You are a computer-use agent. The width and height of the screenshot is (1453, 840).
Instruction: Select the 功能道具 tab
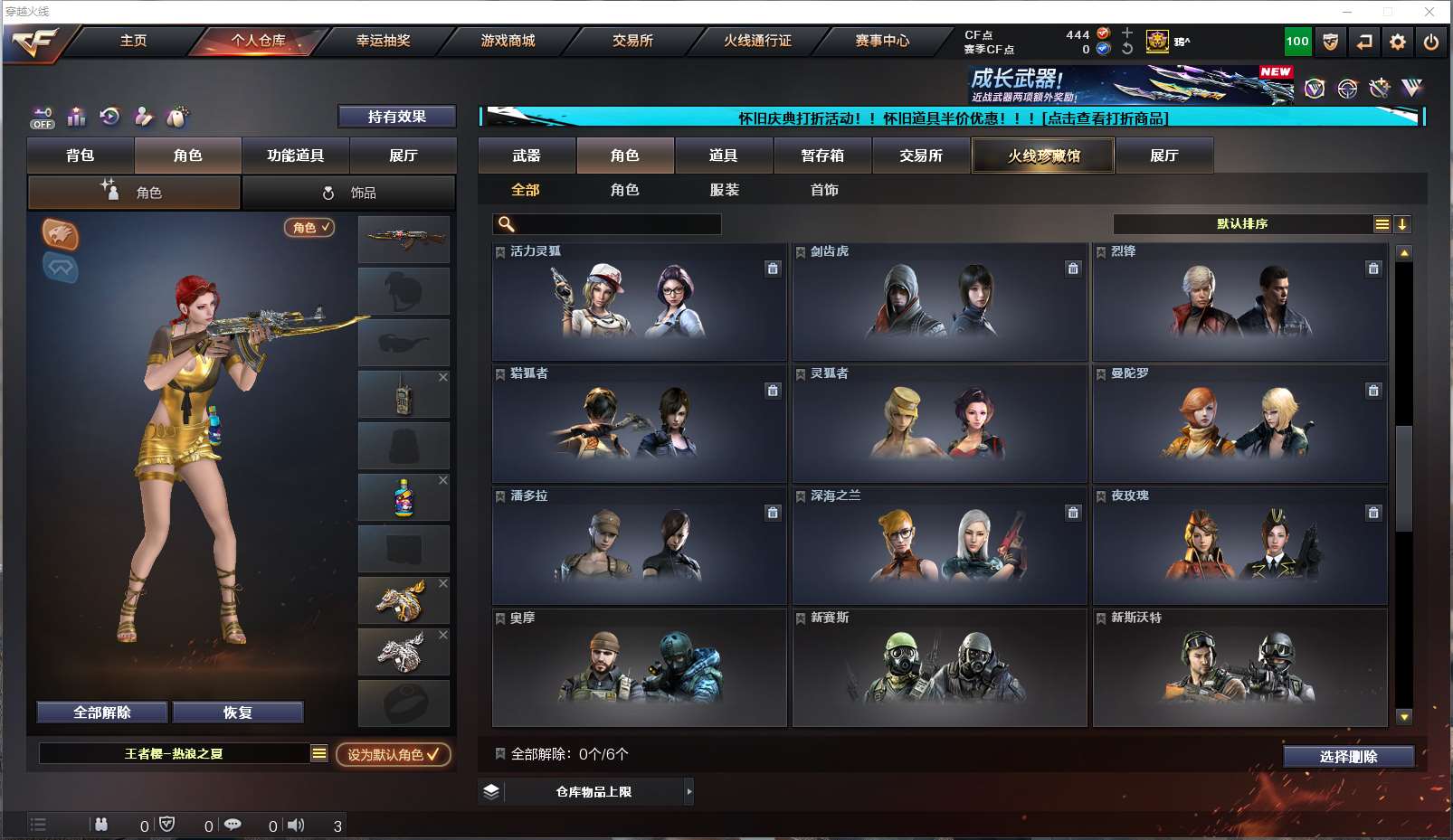pyautogui.click(x=295, y=156)
